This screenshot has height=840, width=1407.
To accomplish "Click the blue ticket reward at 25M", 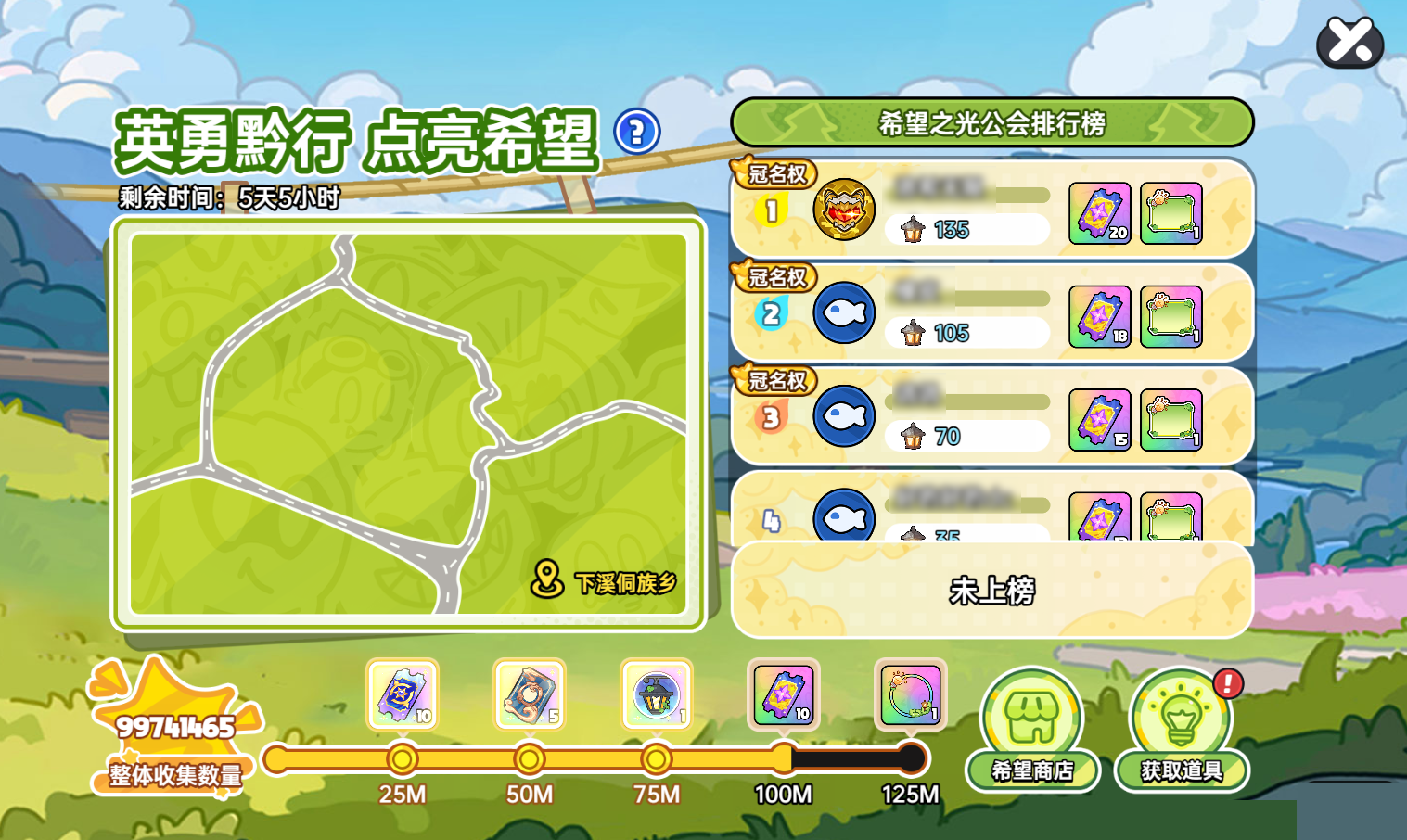I will point(403,696).
